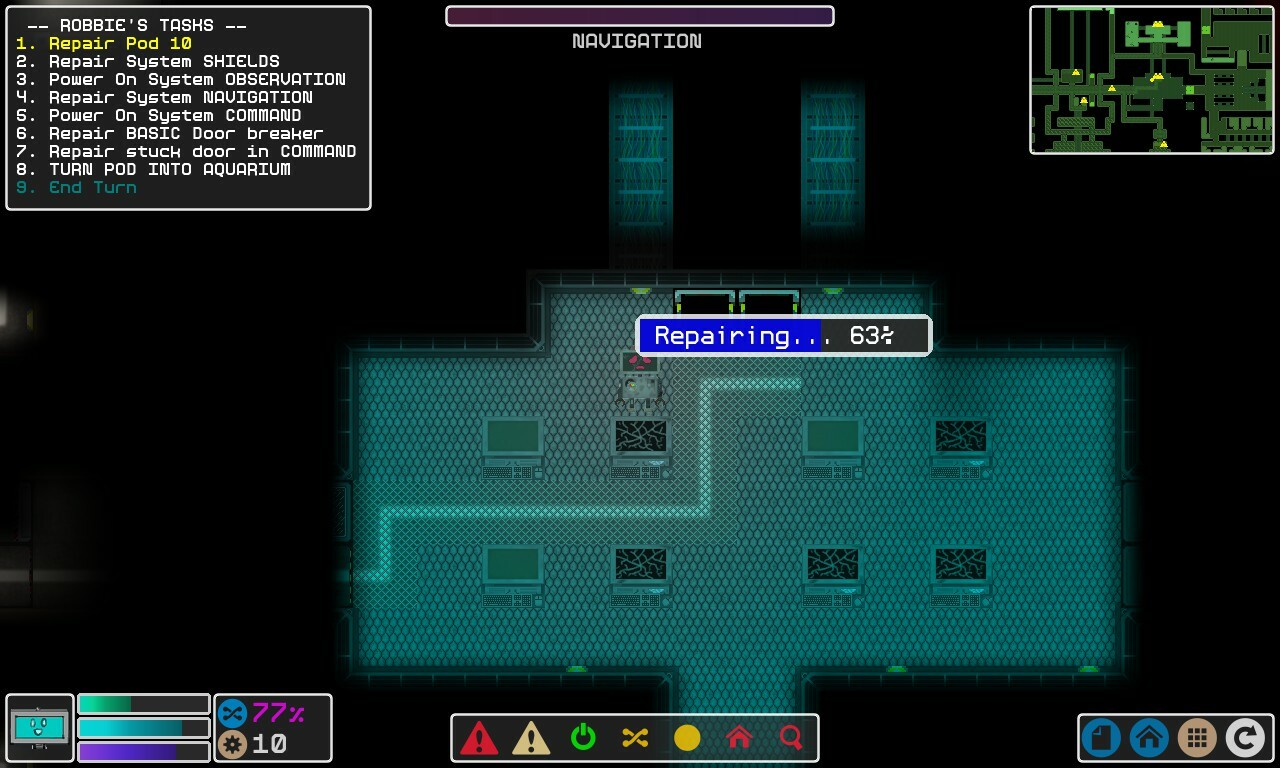This screenshot has height=768, width=1280.
Task: Select task 1 Repair Pod 10
Action: [x=105, y=43]
